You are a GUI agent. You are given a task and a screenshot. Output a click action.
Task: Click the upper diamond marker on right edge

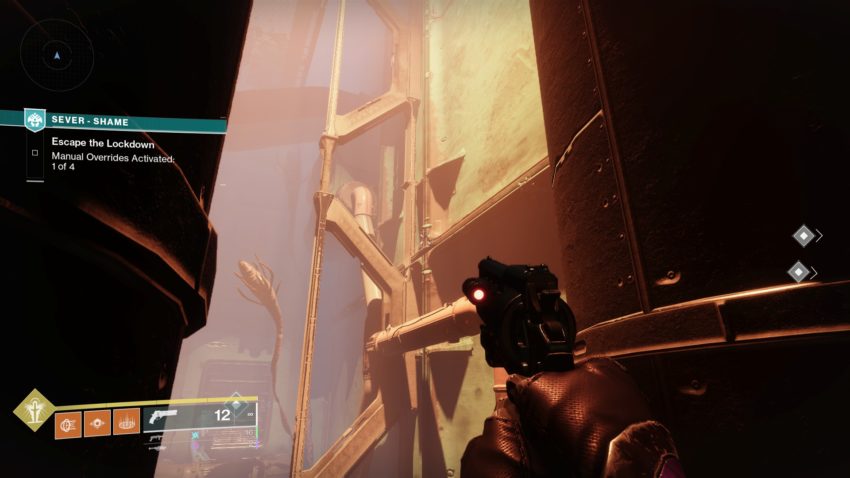(x=803, y=236)
